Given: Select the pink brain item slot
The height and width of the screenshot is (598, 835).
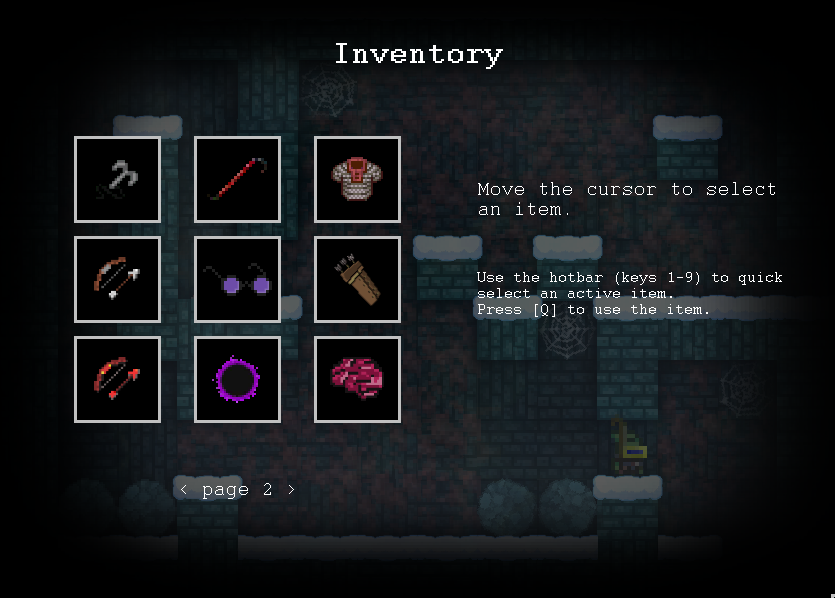Looking at the screenshot, I should tap(357, 379).
